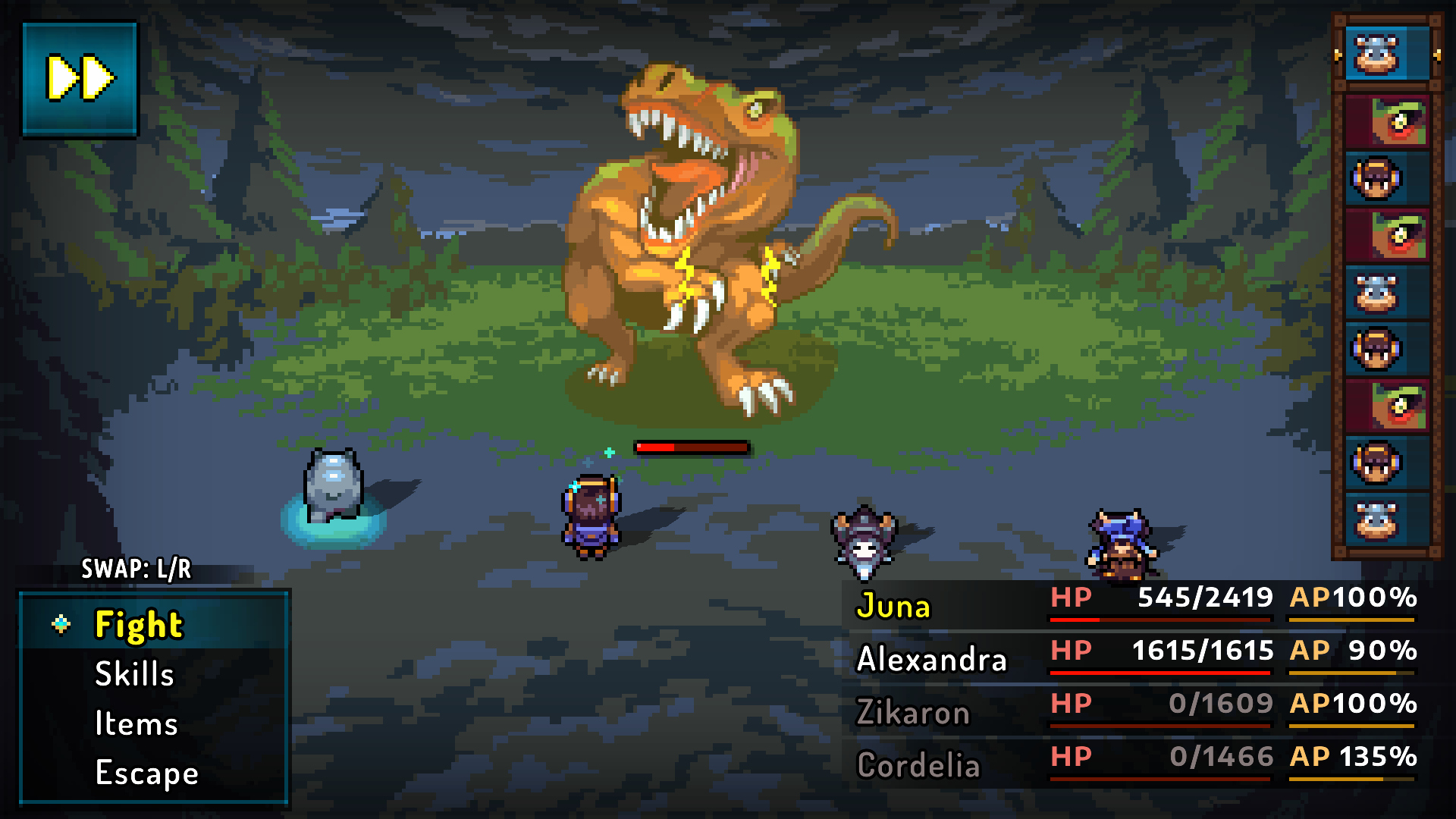Select Cordelia's party status row
The height and width of the screenshot is (819, 1456).
pyautogui.click(x=1135, y=764)
